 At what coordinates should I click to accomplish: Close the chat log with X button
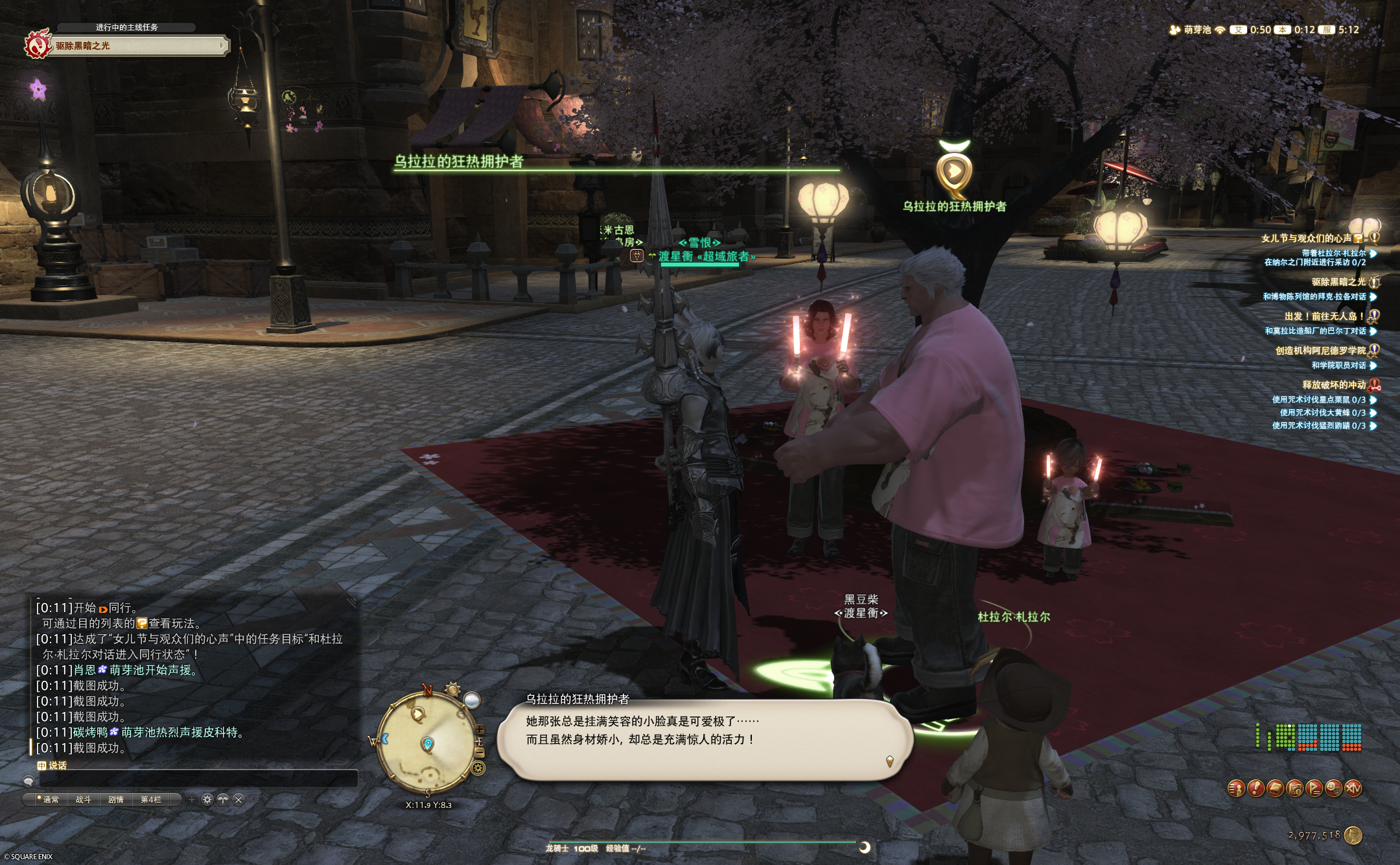click(239, 800)
